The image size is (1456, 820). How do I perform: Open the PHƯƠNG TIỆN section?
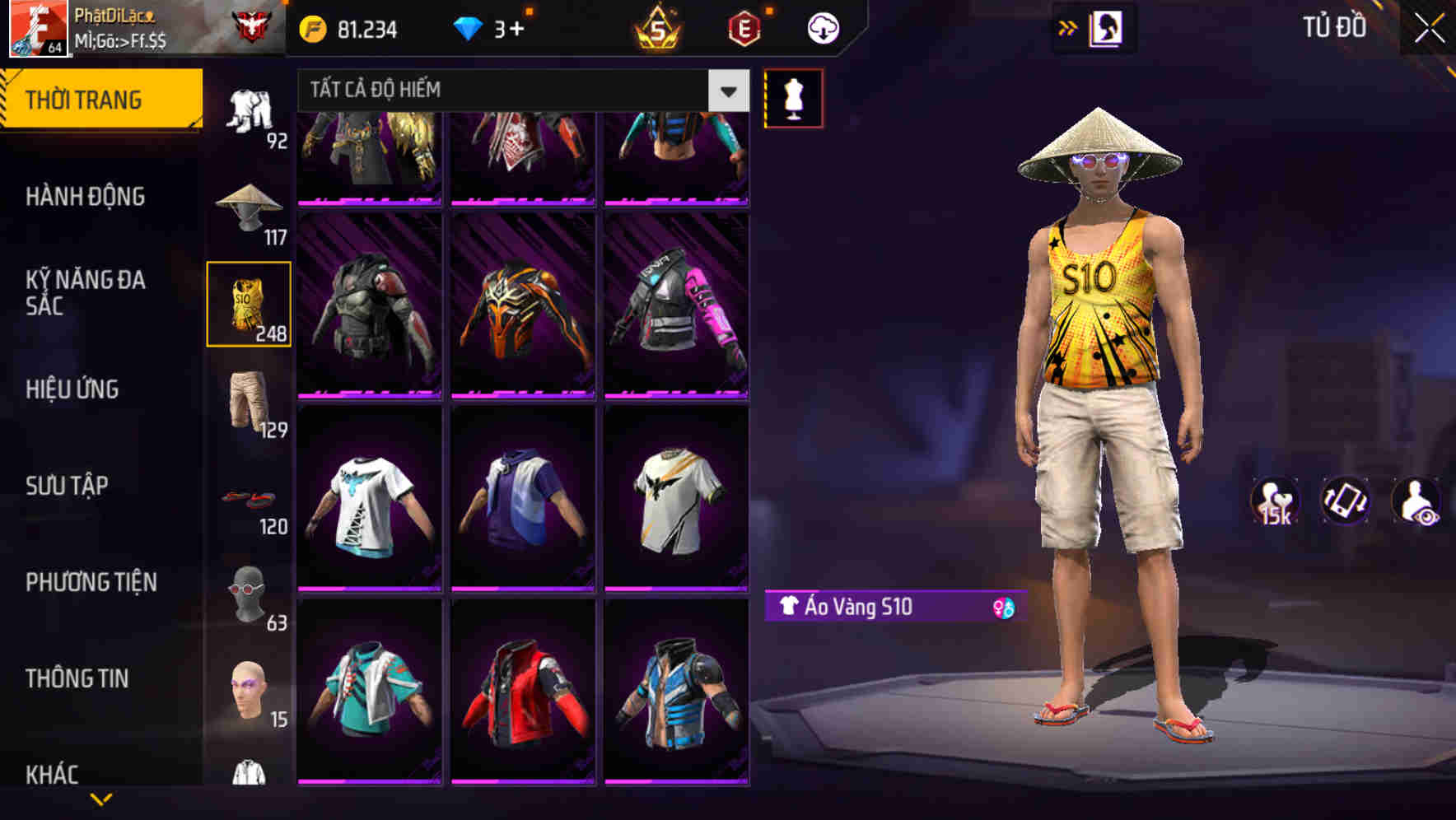91,581
